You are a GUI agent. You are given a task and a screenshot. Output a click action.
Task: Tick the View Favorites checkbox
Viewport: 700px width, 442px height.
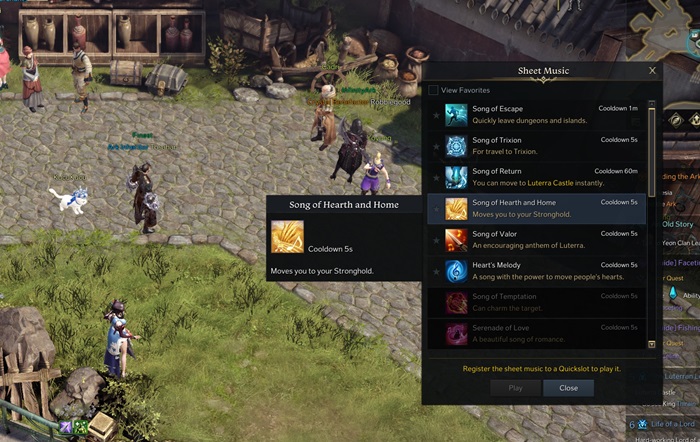433,90
